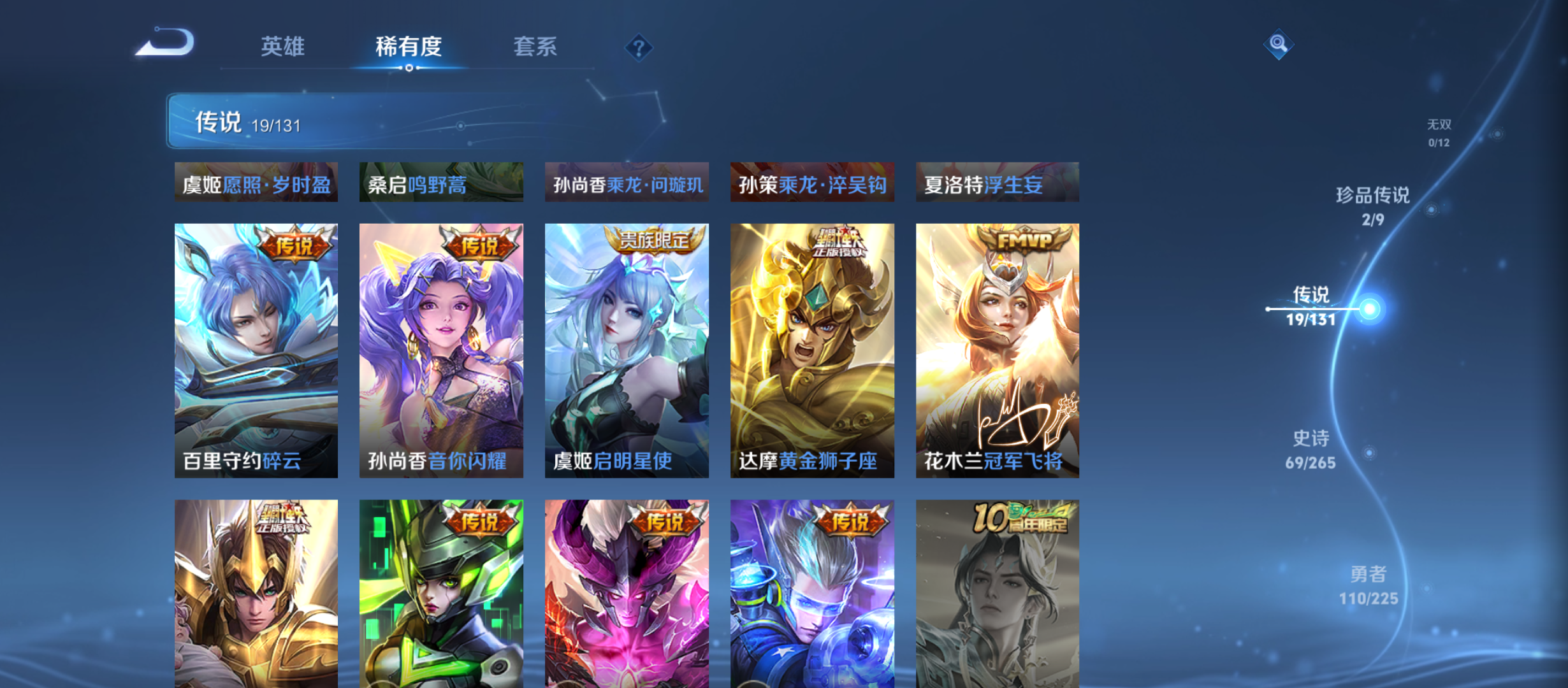Click the help question mark icon
The image size is (1568, 688).
pos(639,47)
